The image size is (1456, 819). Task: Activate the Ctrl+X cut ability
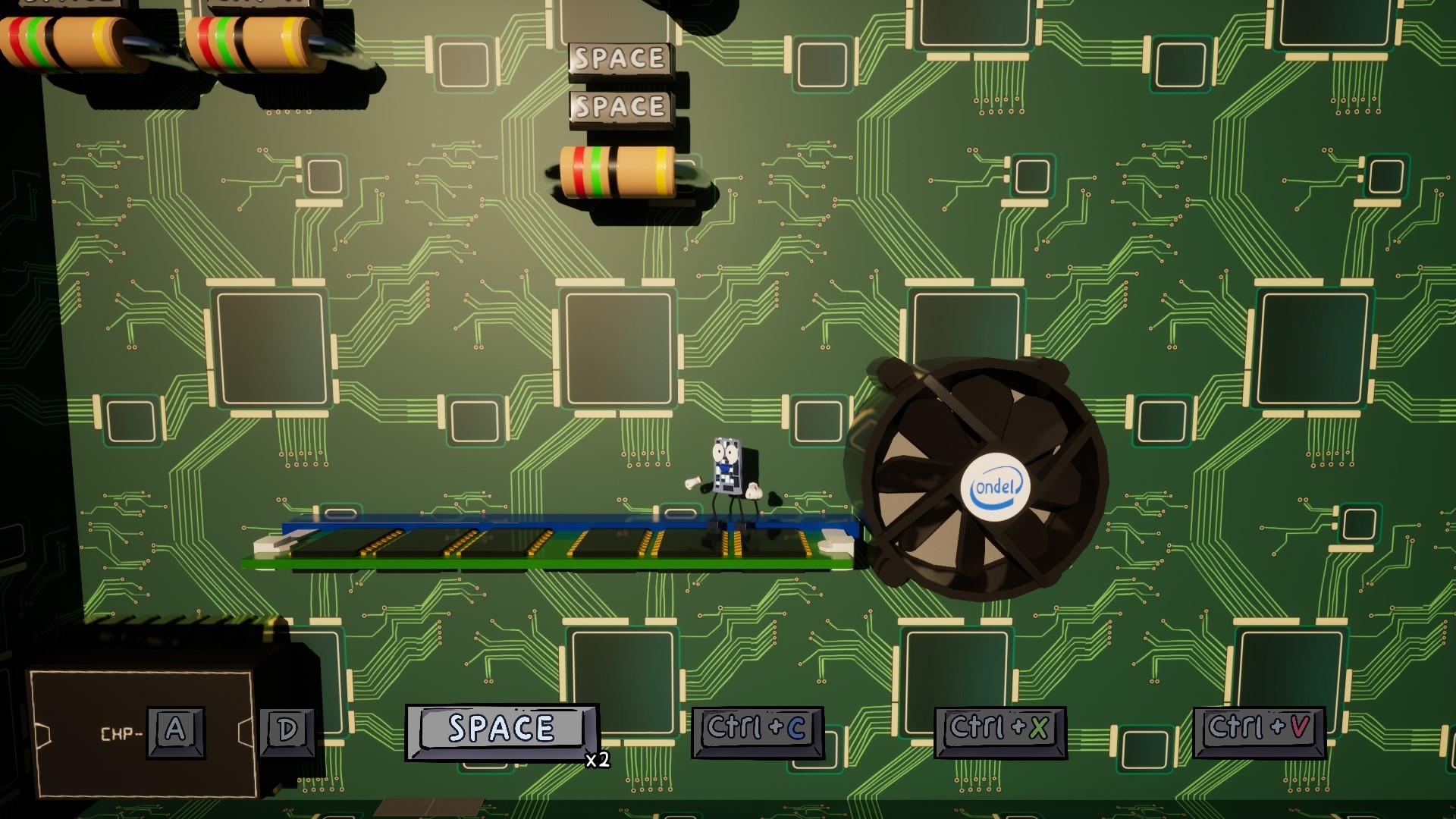(999, 730)
